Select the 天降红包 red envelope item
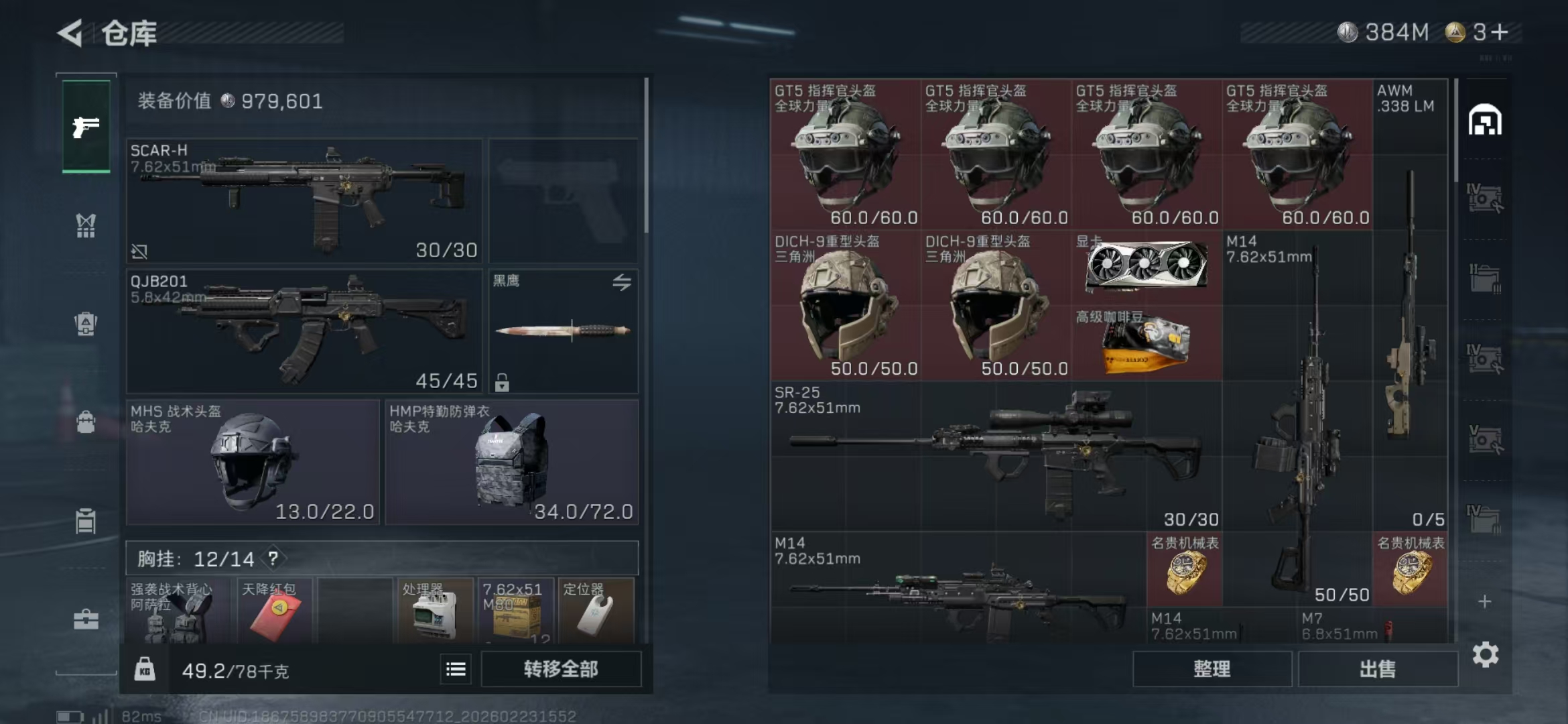The height and width of the screenshot is (724, 1568). click(275, 611)
